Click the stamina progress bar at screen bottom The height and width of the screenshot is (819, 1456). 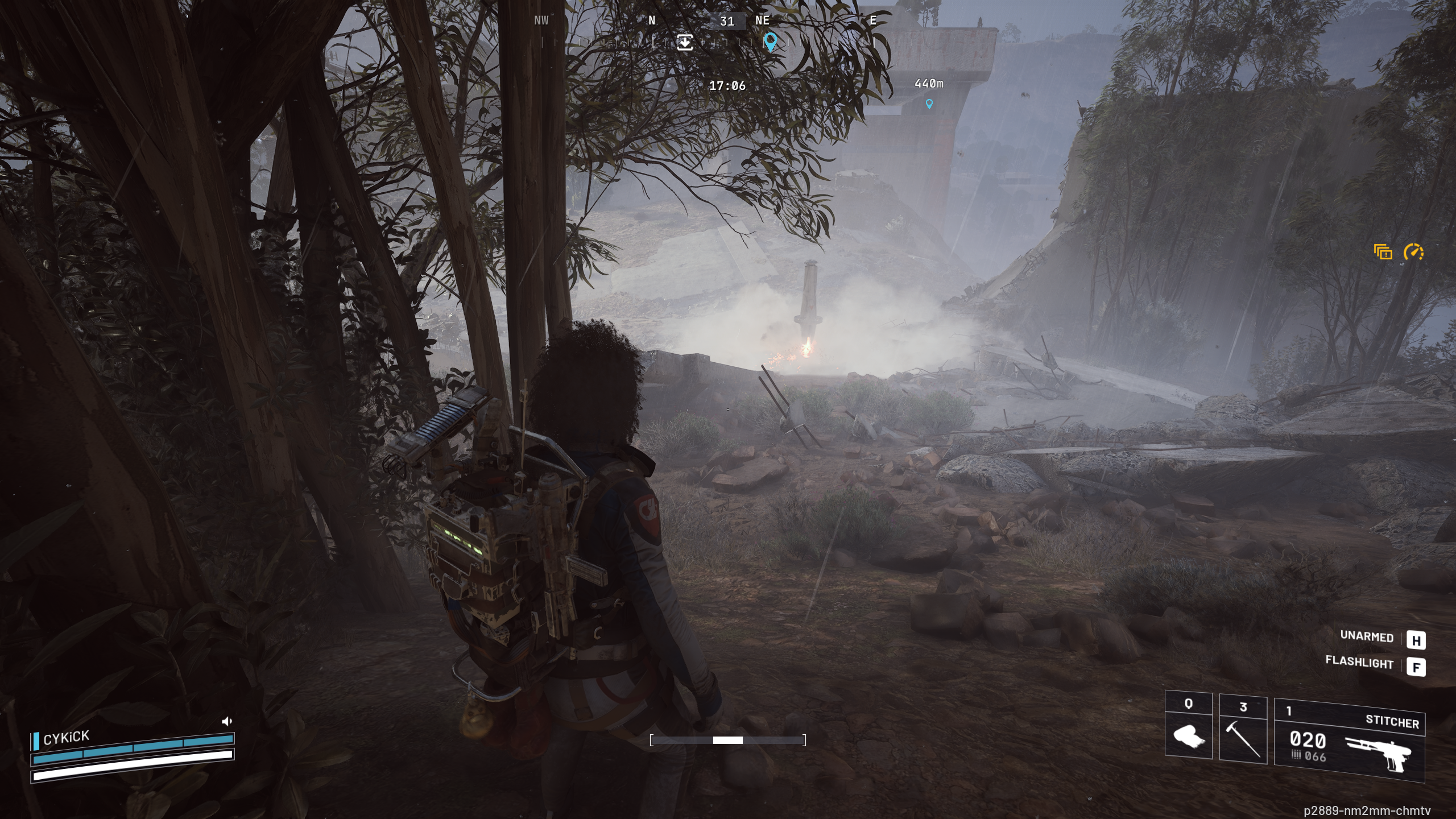tap(728, 740)
